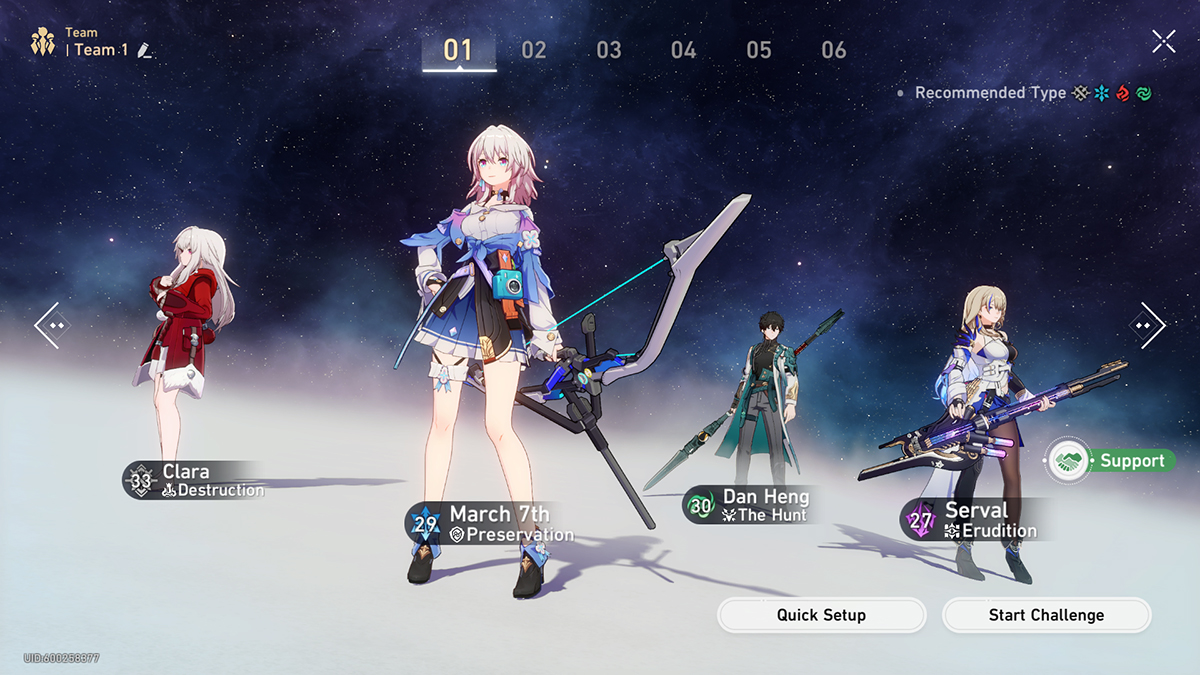Image resolution: width=1200 pixels, height=675 pixels.
Task: Select team tab 01
Action: [x=458, y=50]
